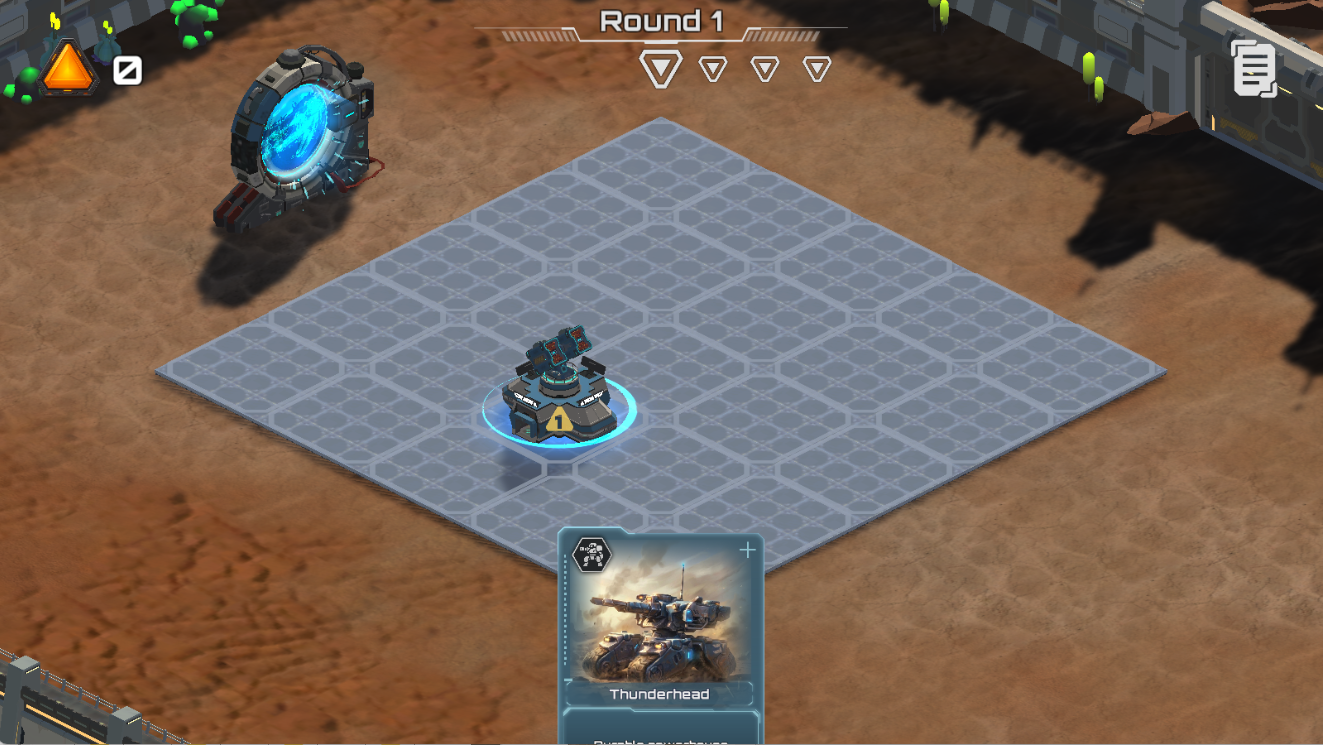Click the first filled wave indicator under Round 1
Screen dimensions: 1323x745
click(x=660, y=68)
